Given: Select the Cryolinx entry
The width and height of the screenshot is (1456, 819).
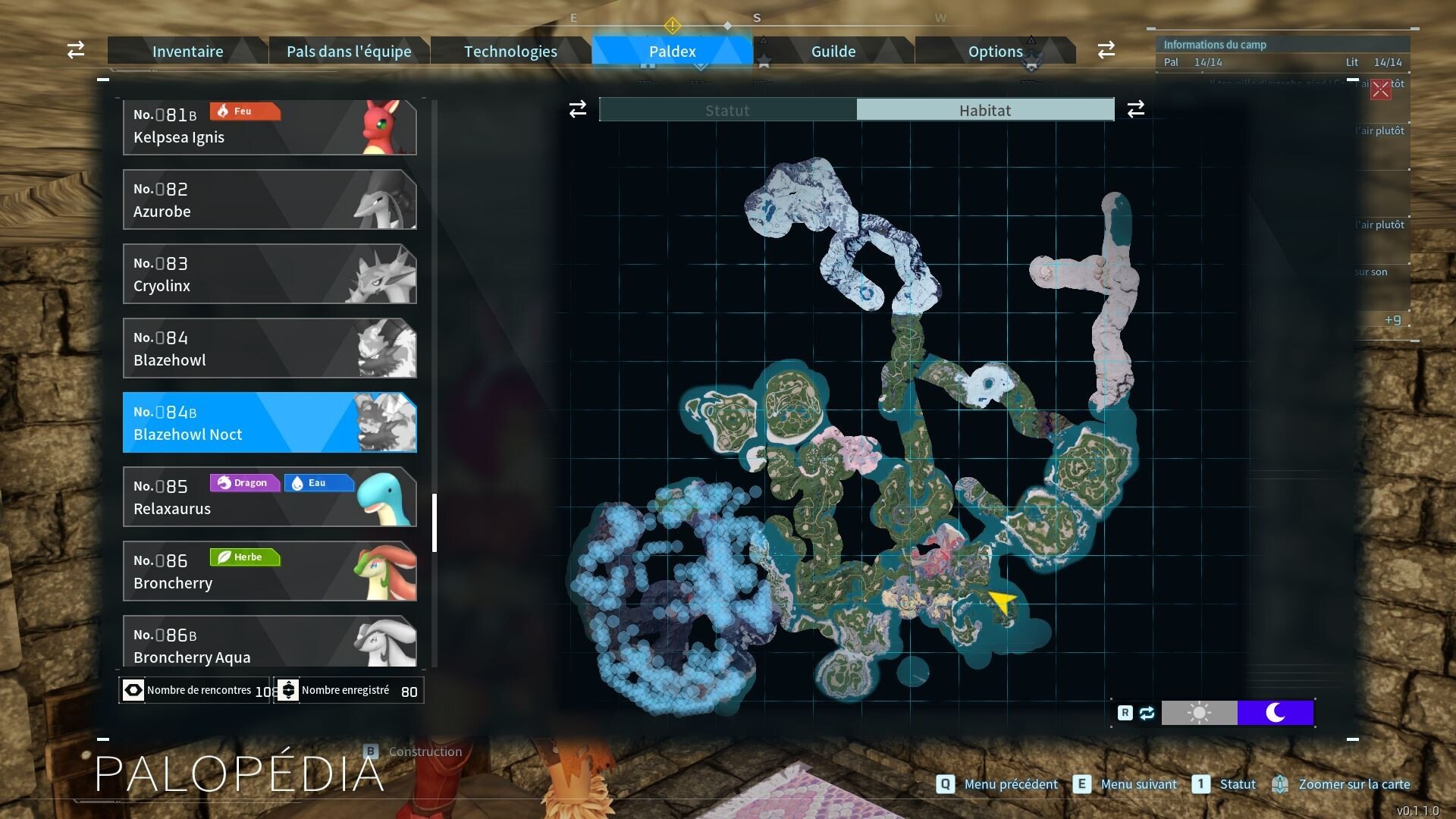Looking at the screenshot, I should pos(269,274).
